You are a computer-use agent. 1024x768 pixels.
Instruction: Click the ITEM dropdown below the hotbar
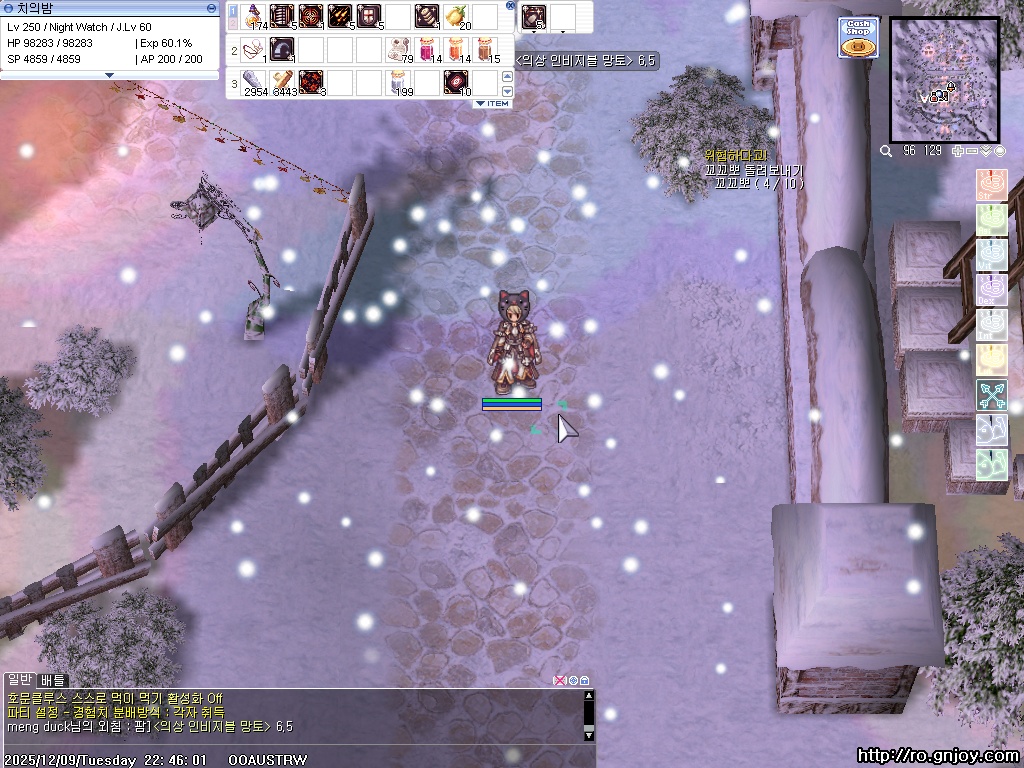coord(492,104)
